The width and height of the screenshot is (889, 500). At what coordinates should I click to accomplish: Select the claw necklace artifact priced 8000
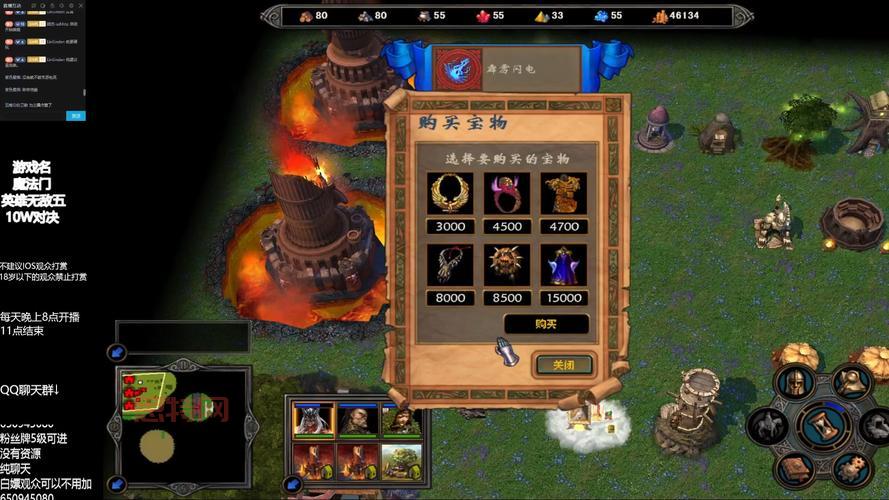(x=450, y=264)
